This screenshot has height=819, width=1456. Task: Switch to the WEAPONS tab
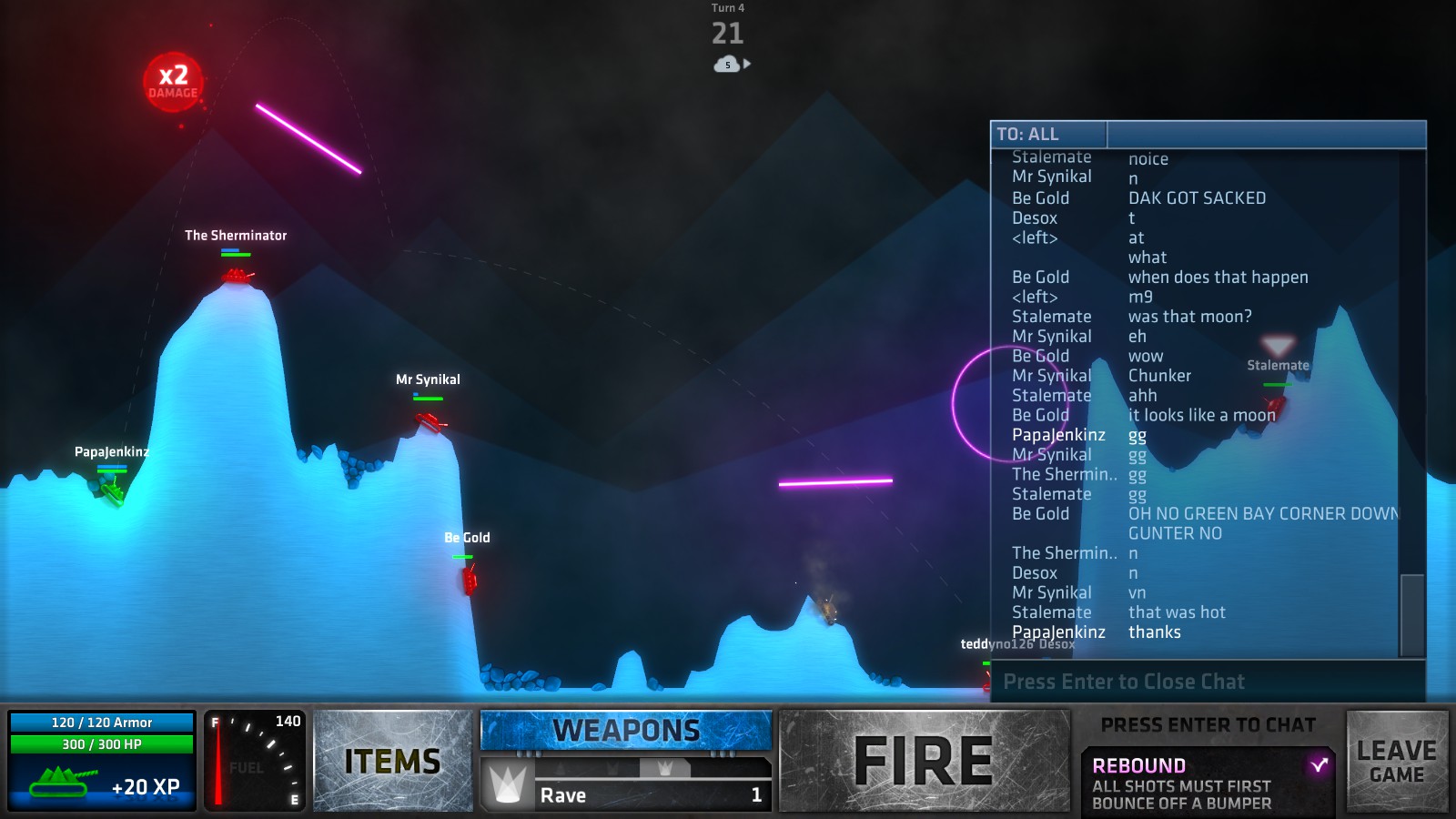coord(626,728)
